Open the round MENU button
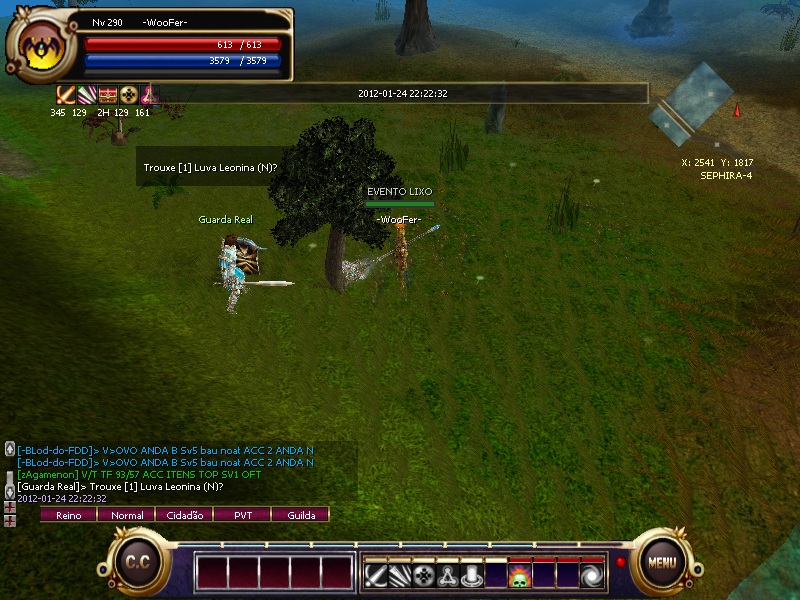The height and width of the screenshot is (600, 800). click(662, 561)
